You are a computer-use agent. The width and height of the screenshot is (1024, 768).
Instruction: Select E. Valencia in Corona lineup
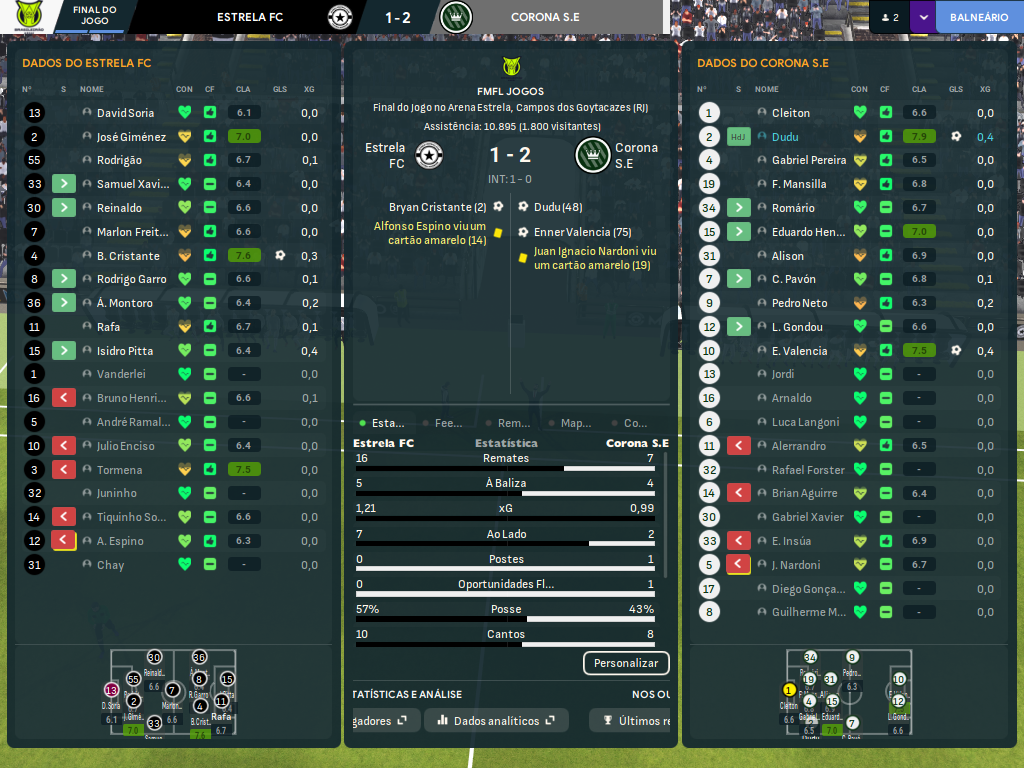[799, 351]
